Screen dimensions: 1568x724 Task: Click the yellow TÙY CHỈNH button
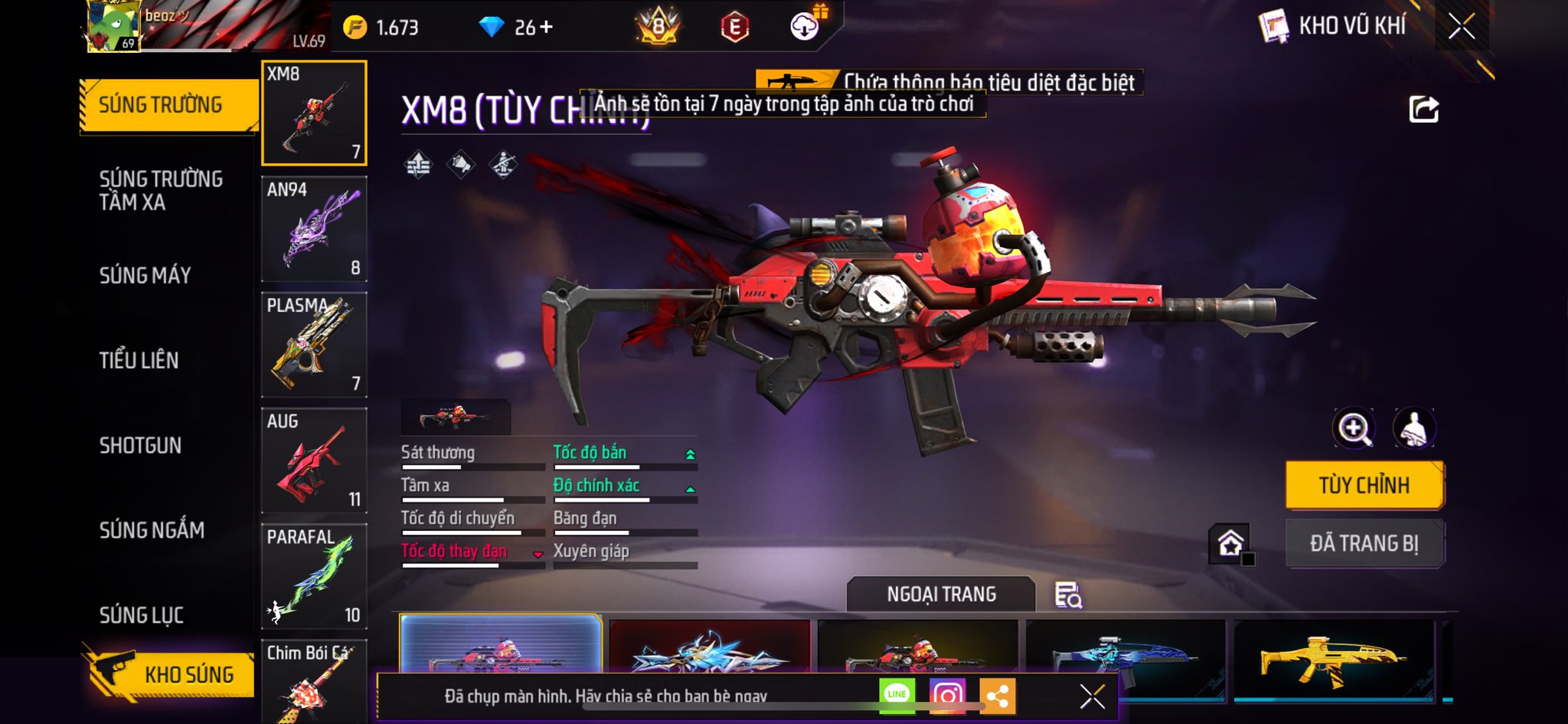(x=1364, y=485)
